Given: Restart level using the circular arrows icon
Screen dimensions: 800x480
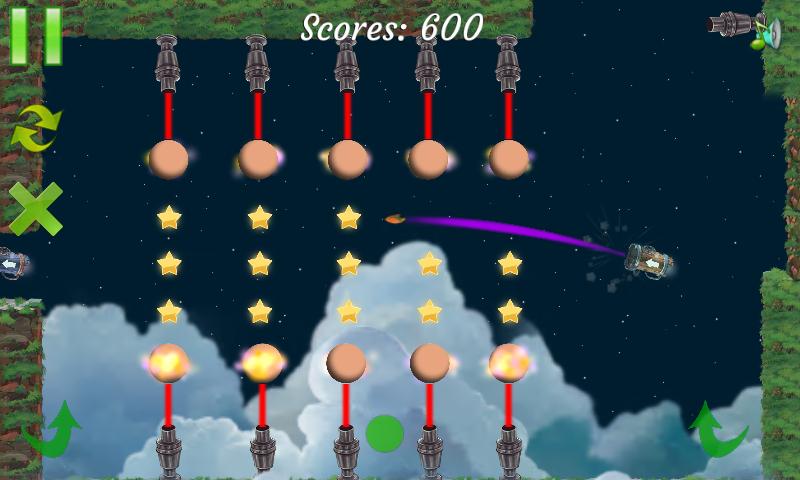Looking at the screenshot, I should coord(35,128).
